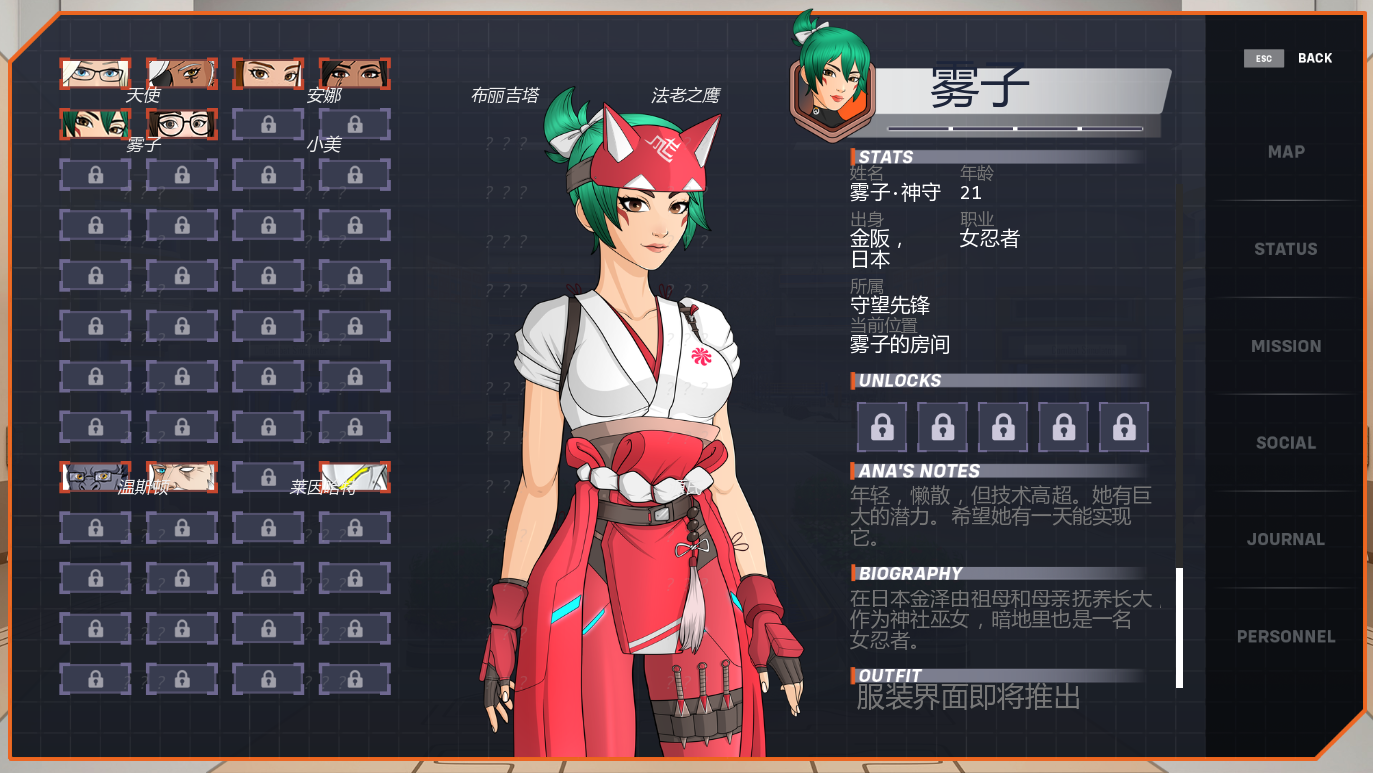This screenshot has height=773, width=1373.
Task: Switch to the MISSION tab
Action: [1285, 345]
